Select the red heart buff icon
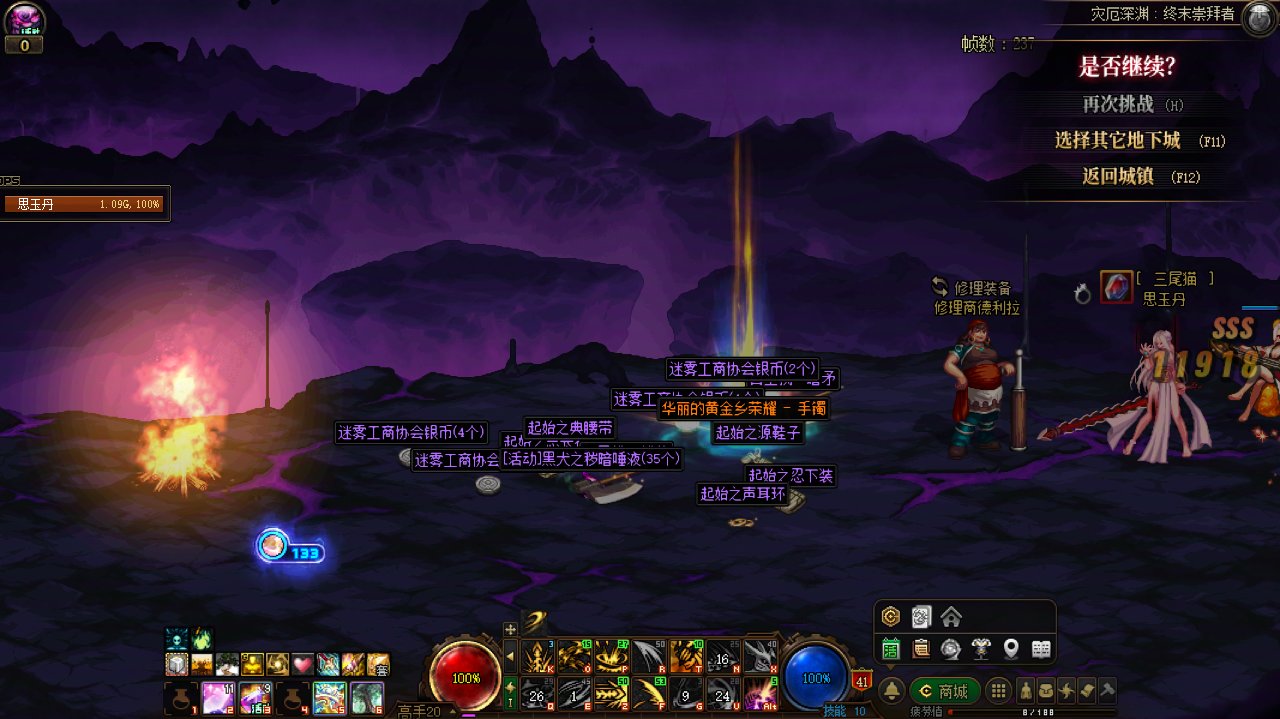 pos(302,665)
